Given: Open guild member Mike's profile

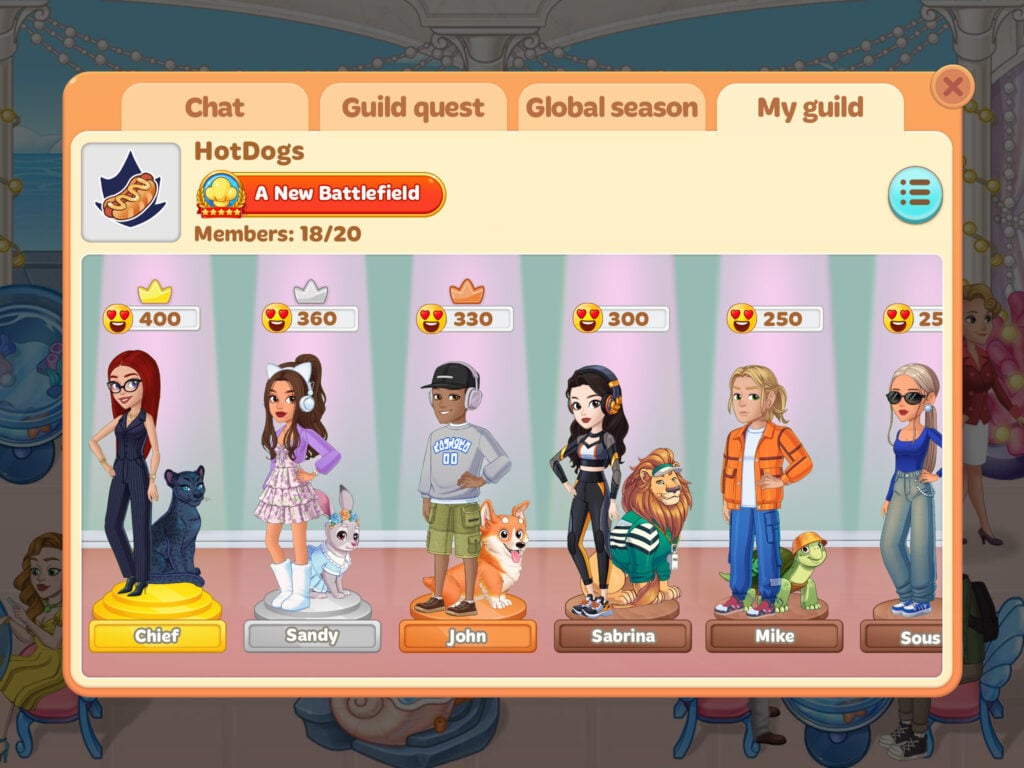Looking at the screenshot, I should (x=774, y=636).
